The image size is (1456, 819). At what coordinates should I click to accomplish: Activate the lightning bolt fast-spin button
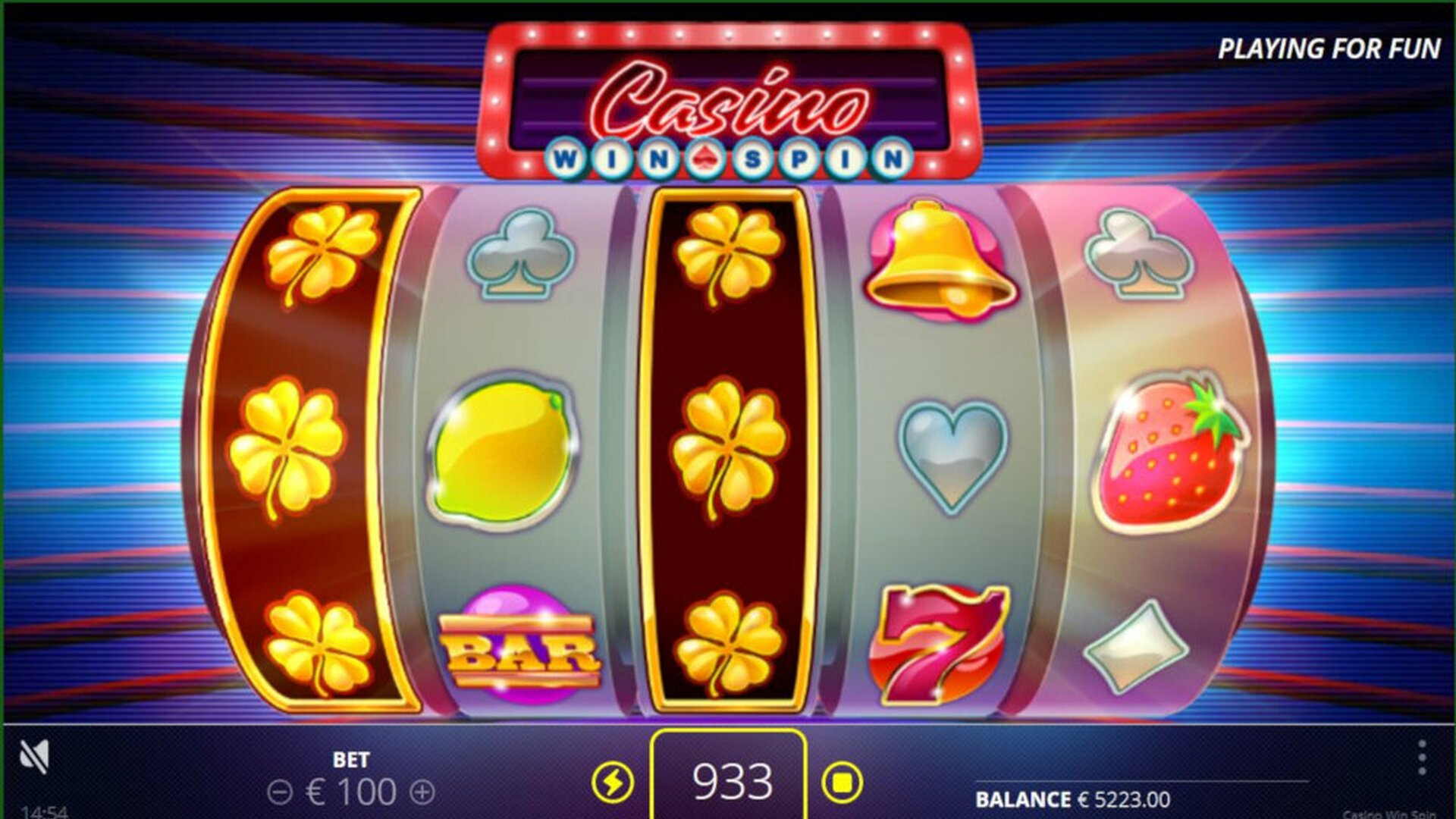[x=613, y=782]
